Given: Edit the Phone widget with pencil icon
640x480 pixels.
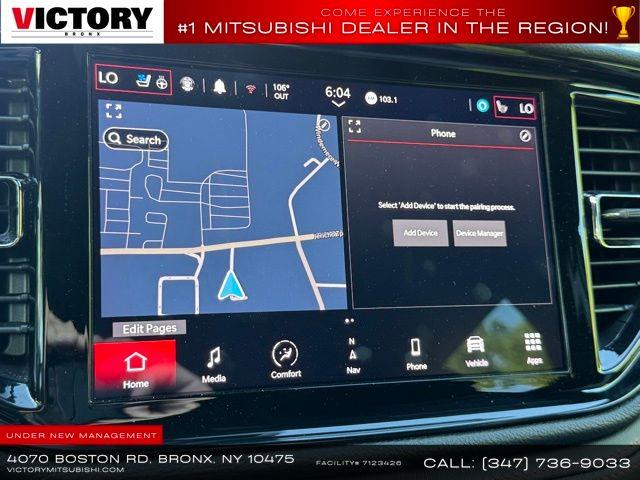Looking at the screenshot, I should tap(526, 135).
